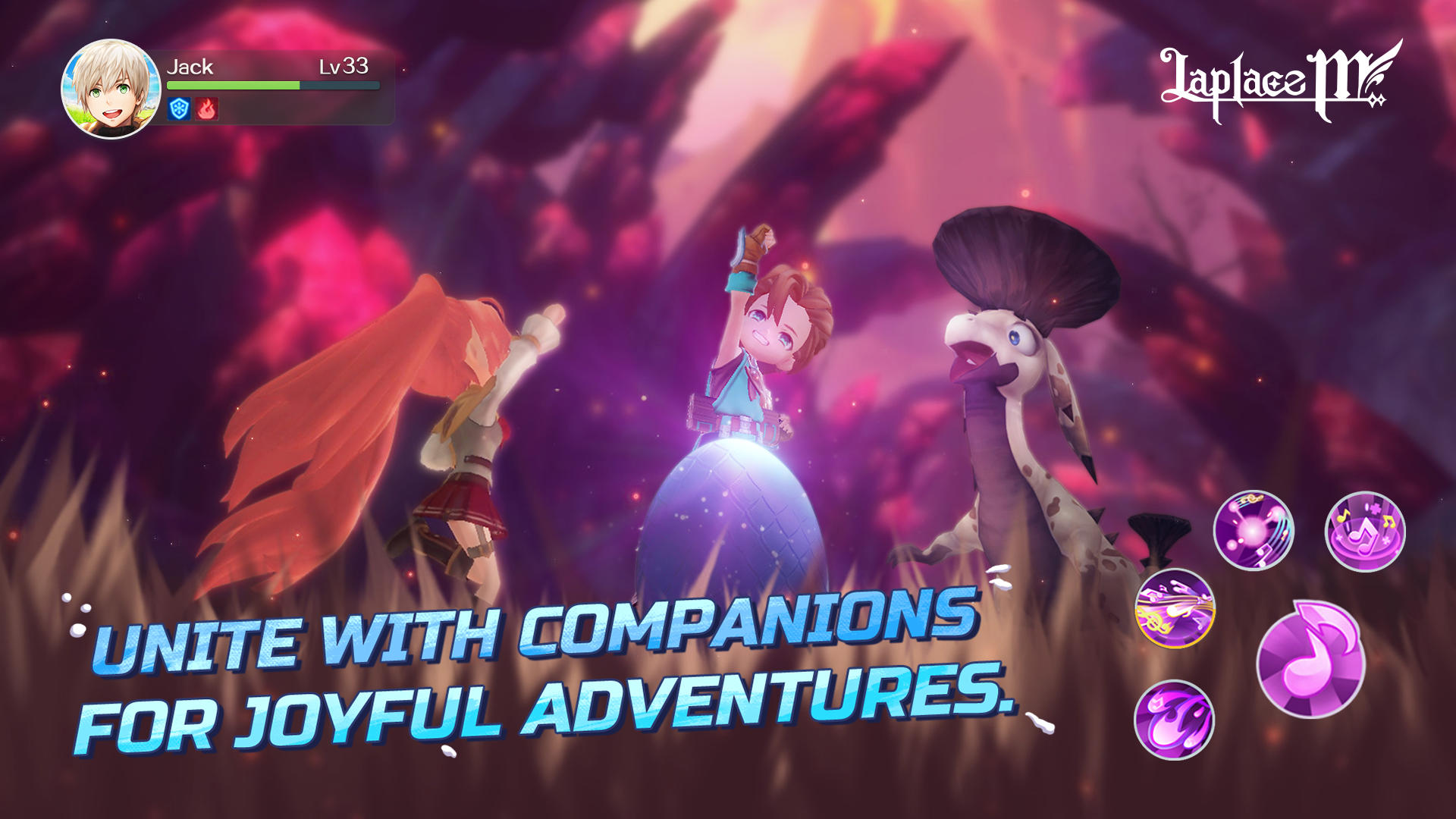
Task: Toggle the blue frost shield buff
Action: coord(177,108)
